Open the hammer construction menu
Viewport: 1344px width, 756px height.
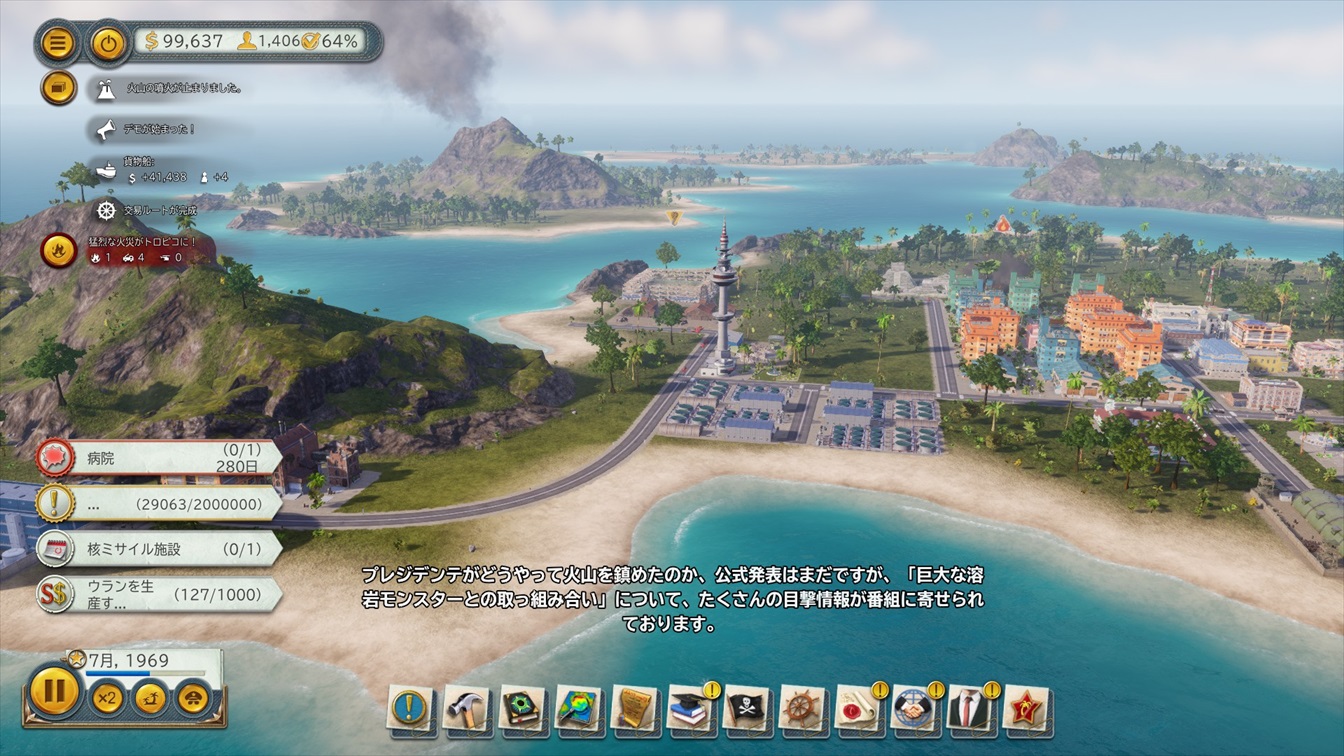[x=466, y=708]
